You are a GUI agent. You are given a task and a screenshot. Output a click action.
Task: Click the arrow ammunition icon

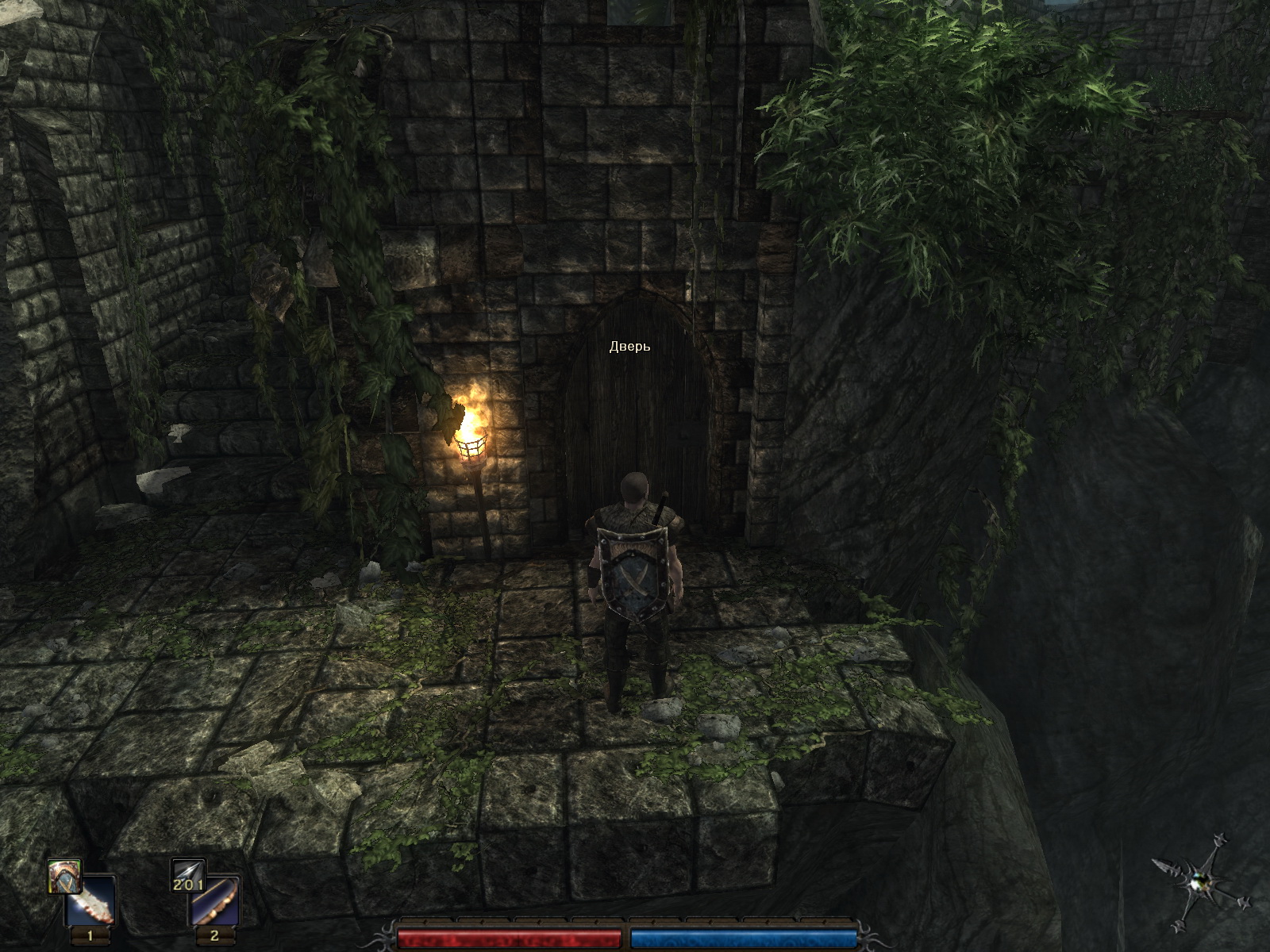187,874
